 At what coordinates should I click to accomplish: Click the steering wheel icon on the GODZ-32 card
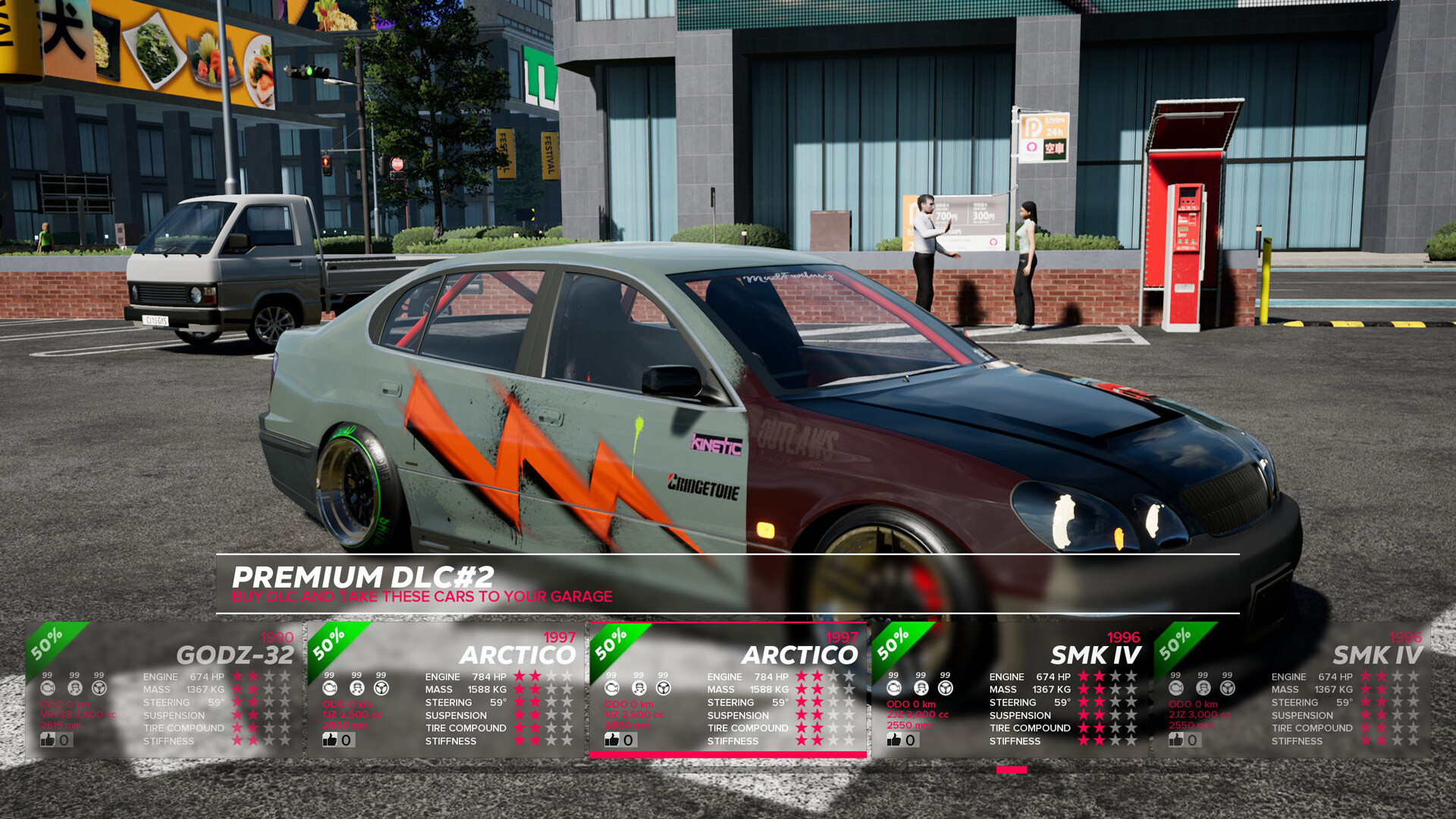pyautogui.click(x=99, y=688)
